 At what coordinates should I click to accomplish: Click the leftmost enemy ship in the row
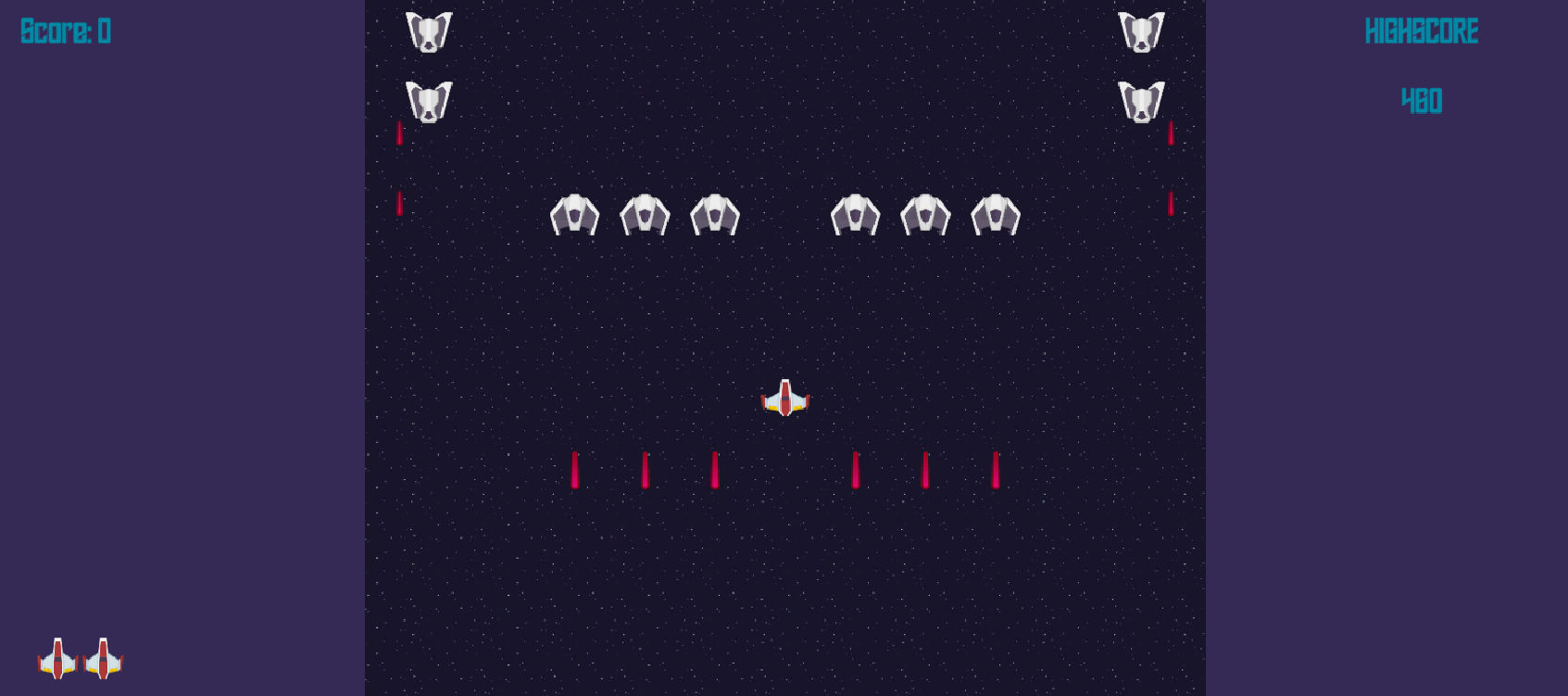point(575,215)
